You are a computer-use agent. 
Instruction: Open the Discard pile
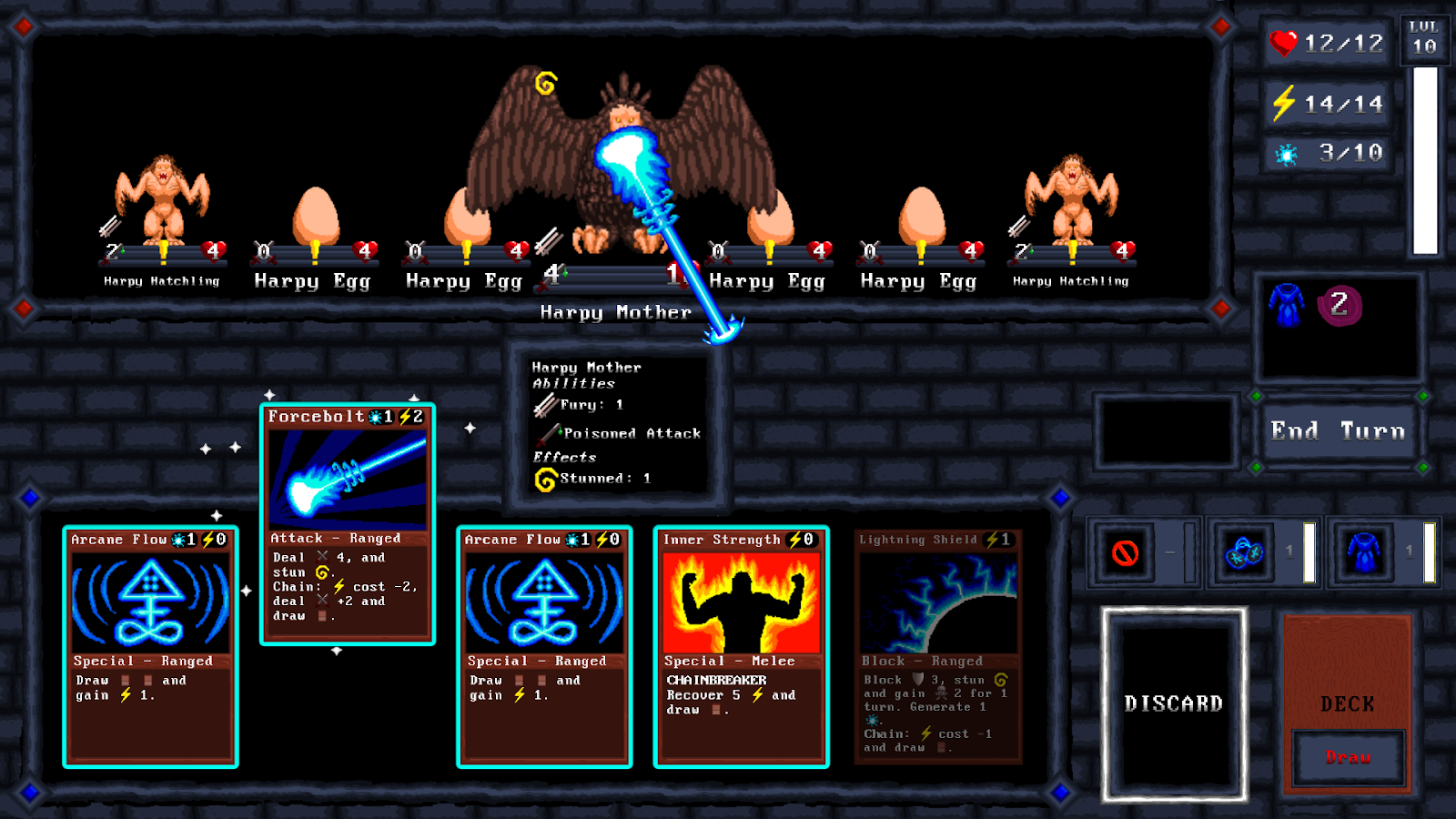pyautogui.click(x=1174, y=703)
